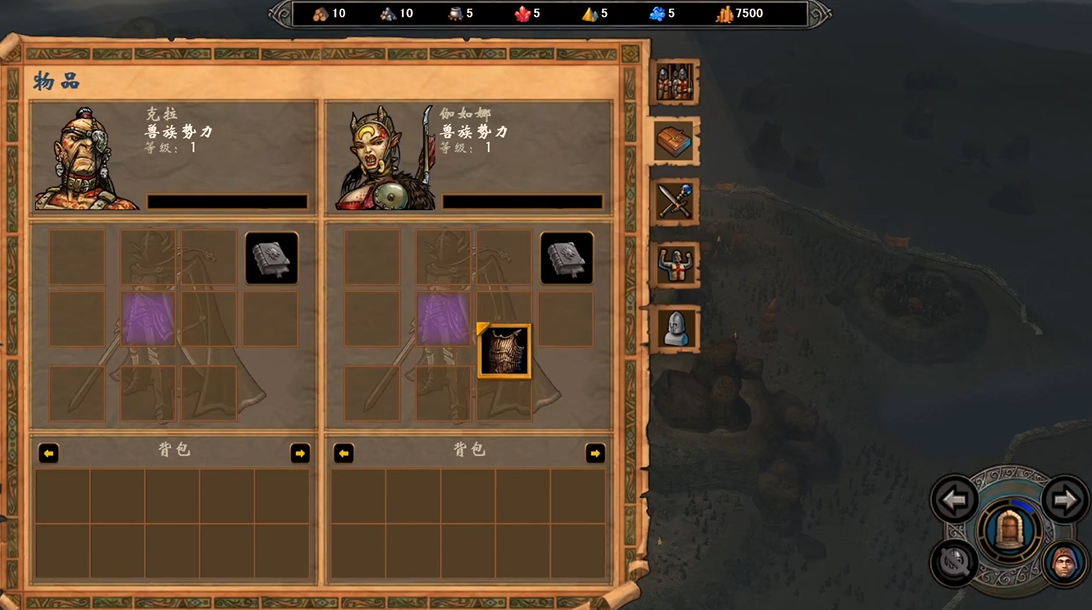Page Gorshak's backpack to the left

coord(344,453)
